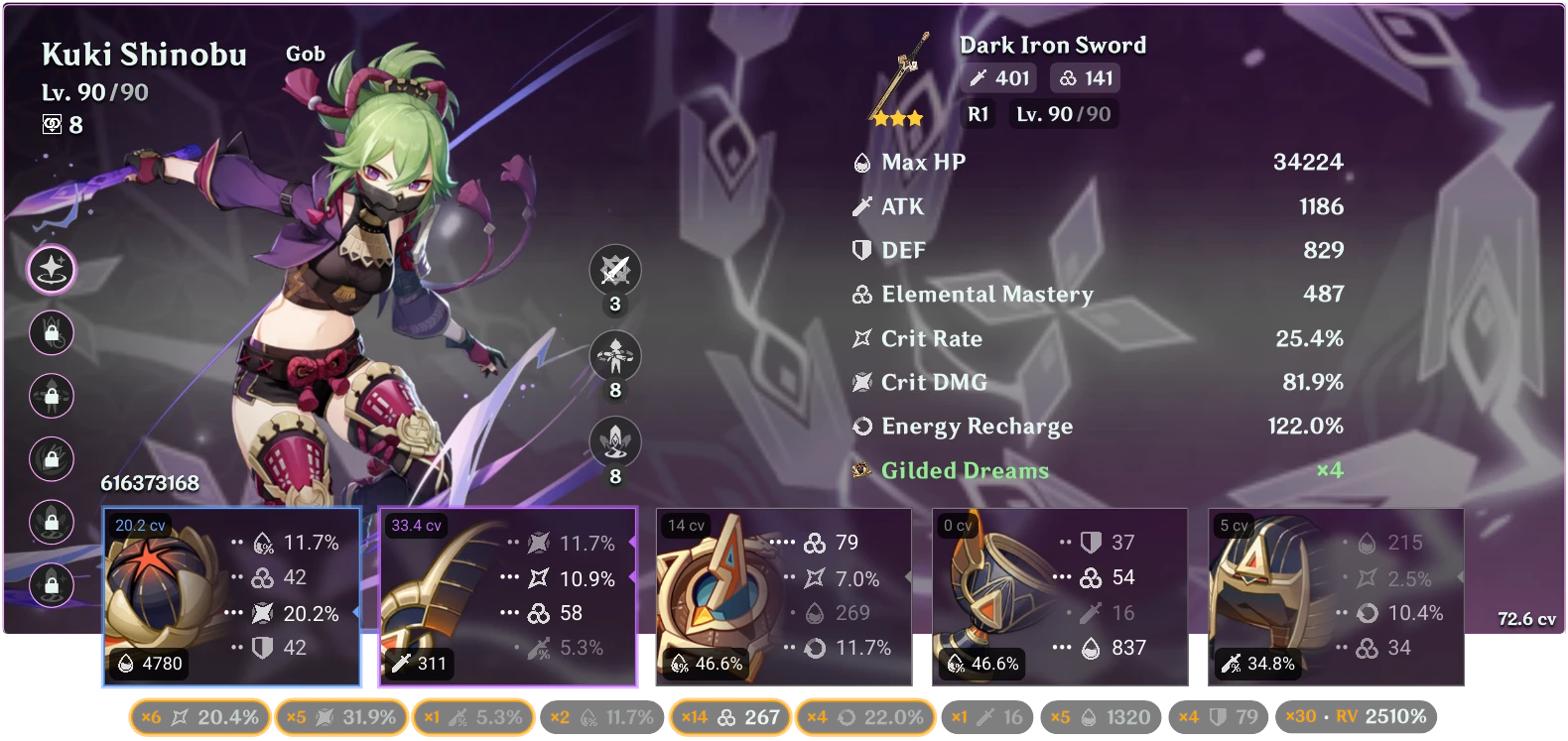Click the Elemental Mastery clover icon

tap(860, 294)
